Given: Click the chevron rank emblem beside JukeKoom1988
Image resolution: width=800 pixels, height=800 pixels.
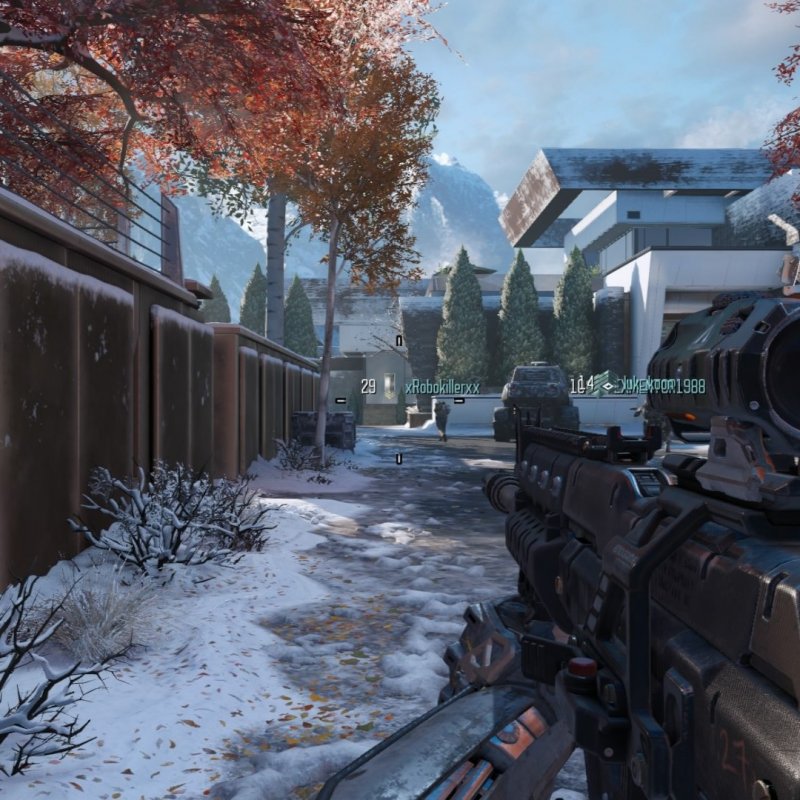Looking at the screenshot, I should click(x=605, y=383).
